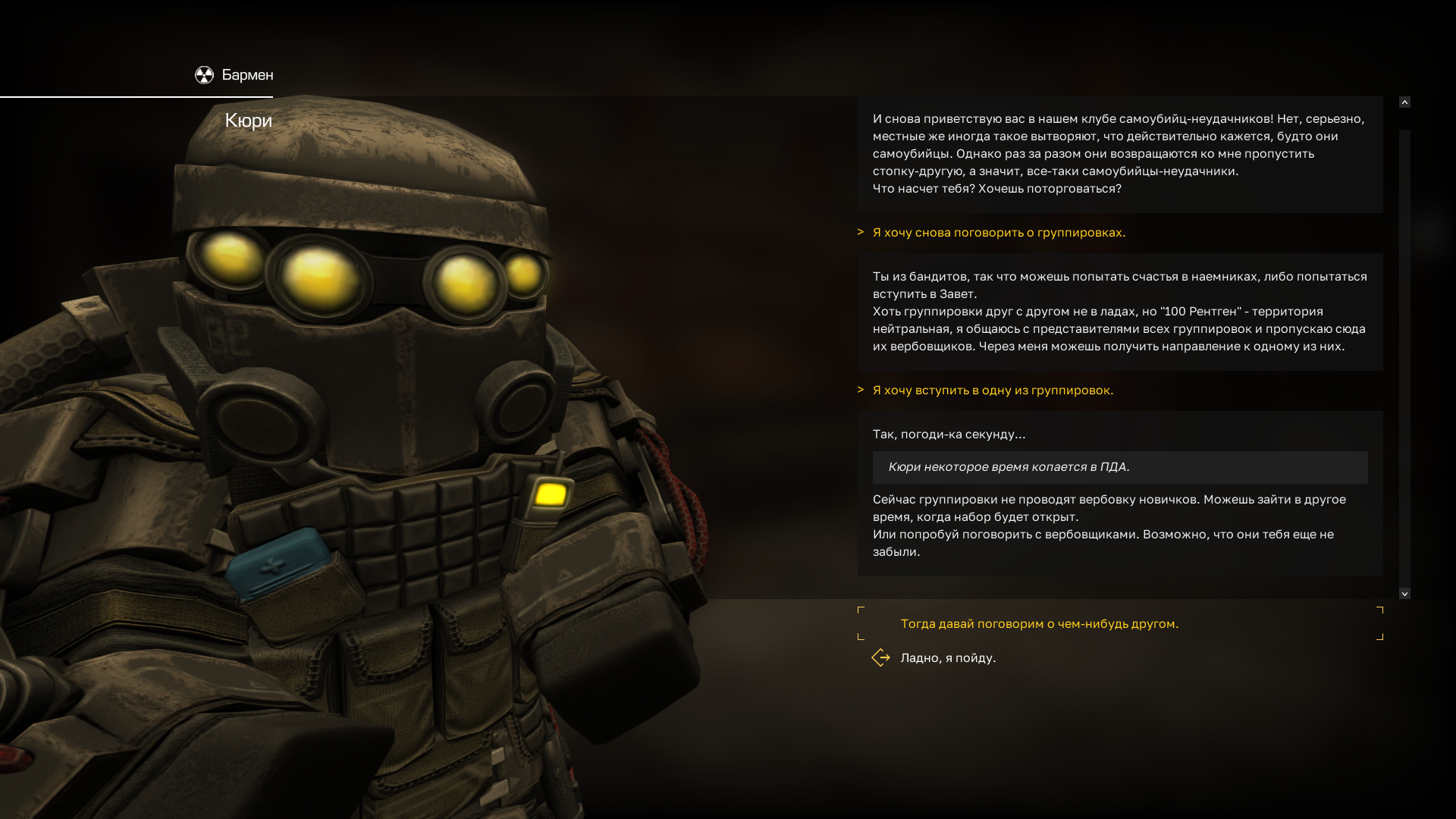Open the Бармен tab
Image resolution: width=1456 pixels, height=819 pixels.
(x=234, y=75)
